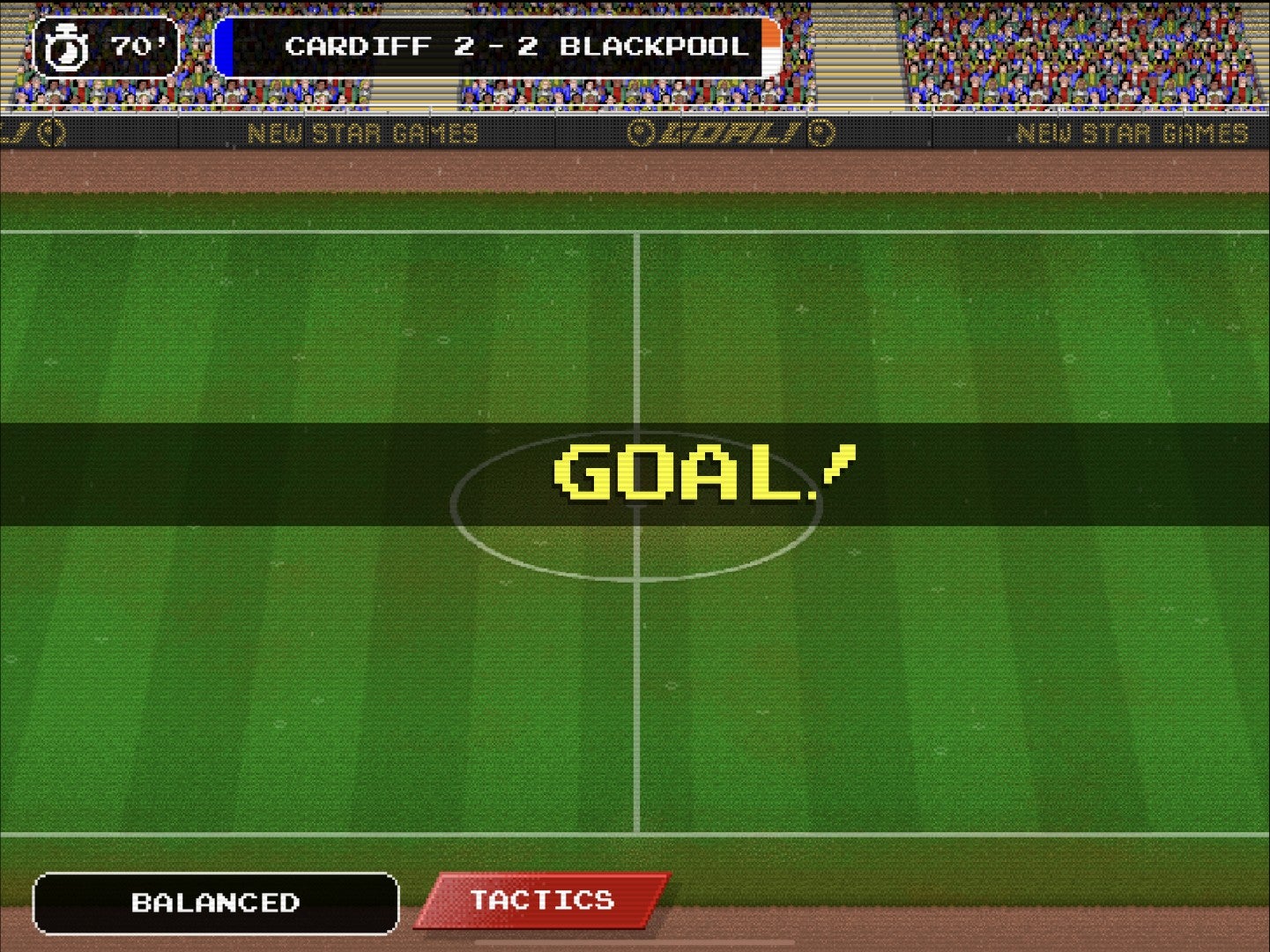Select the CARDIFF name on the scoreboard

pos(361,46)
